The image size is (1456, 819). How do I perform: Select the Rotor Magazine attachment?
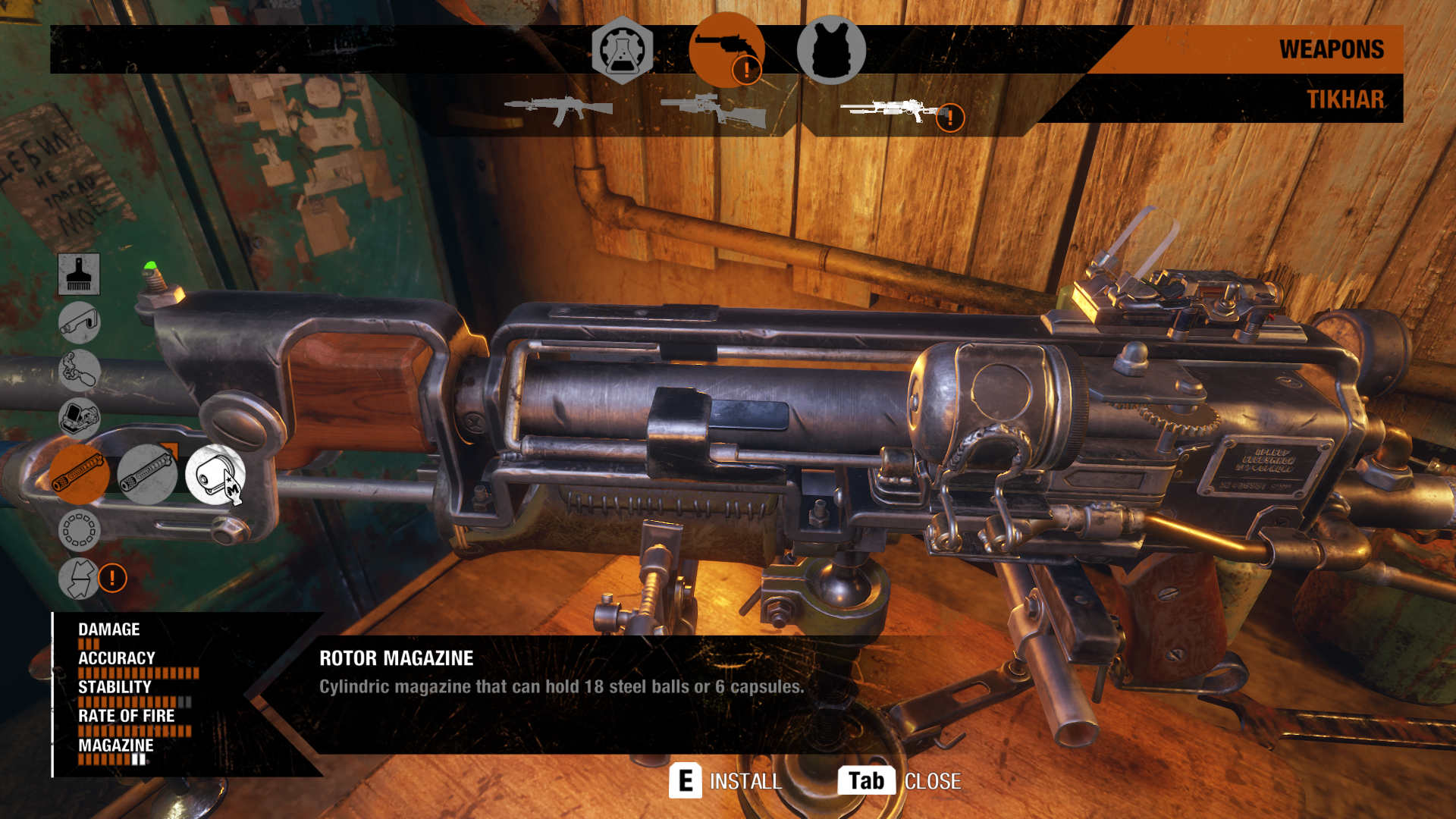[x=215, y=475]
